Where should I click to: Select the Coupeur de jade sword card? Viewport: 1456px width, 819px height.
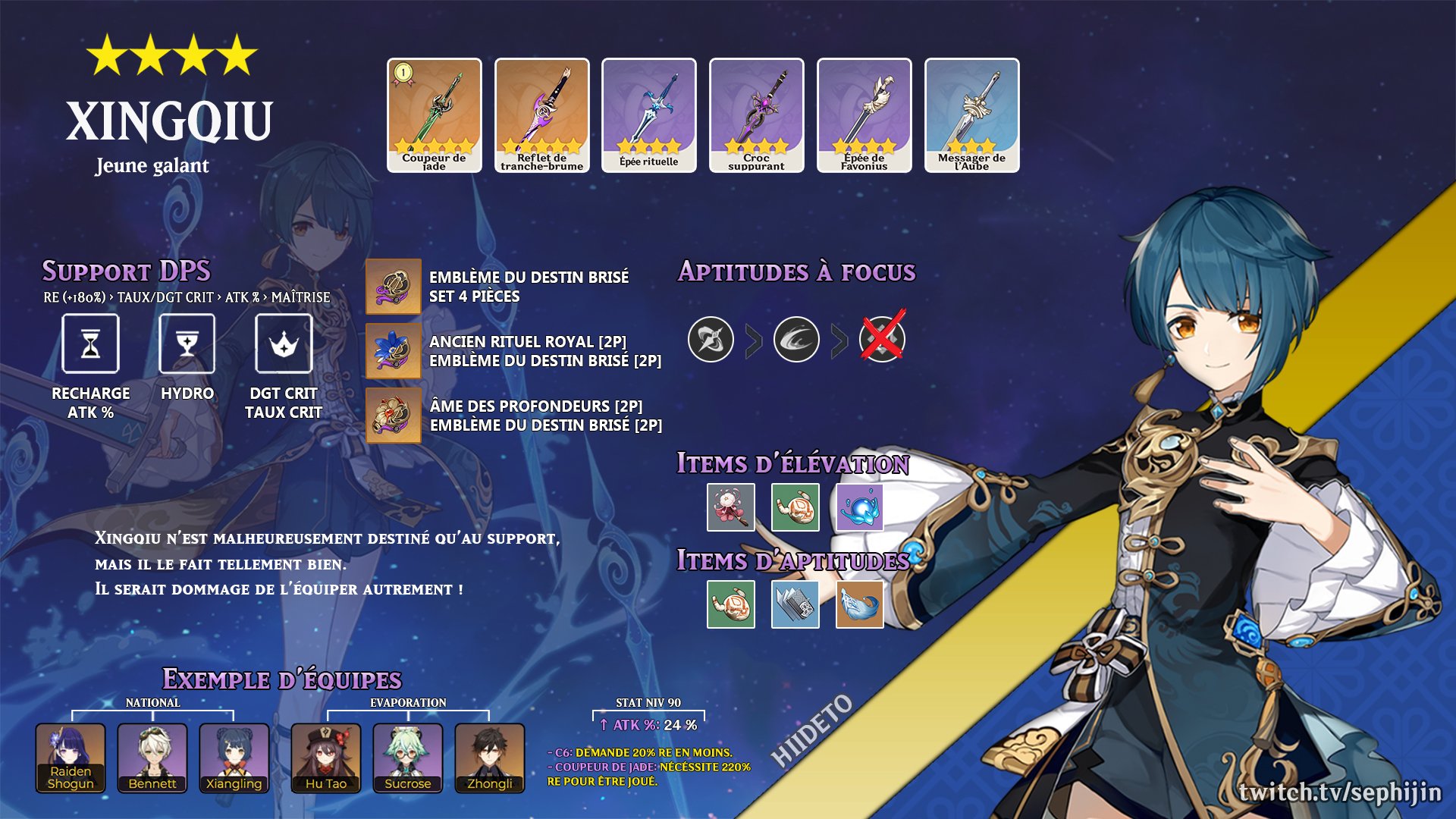click(x=435, y=115)
